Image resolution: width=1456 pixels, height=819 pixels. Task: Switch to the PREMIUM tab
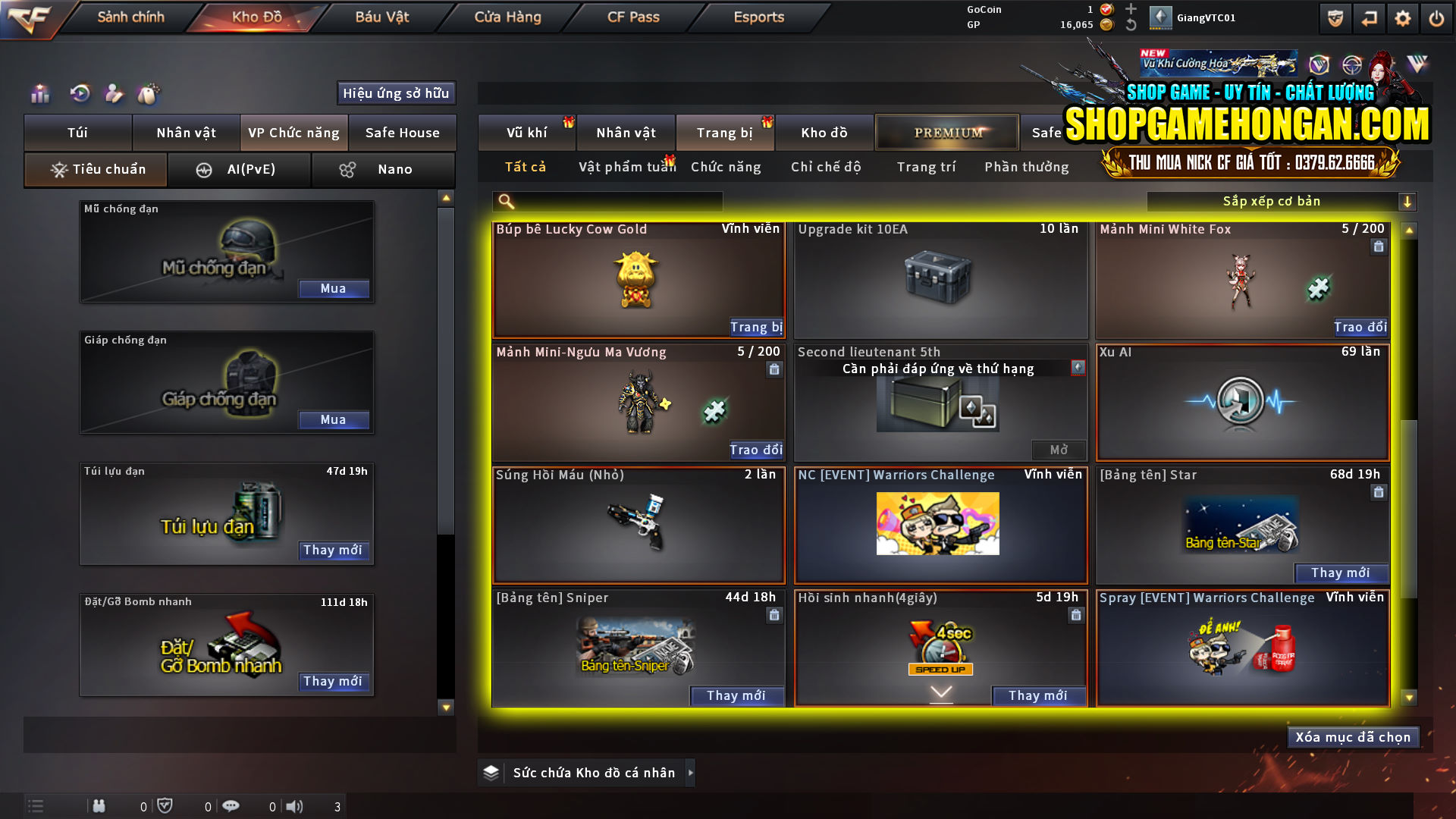point(946,132)
